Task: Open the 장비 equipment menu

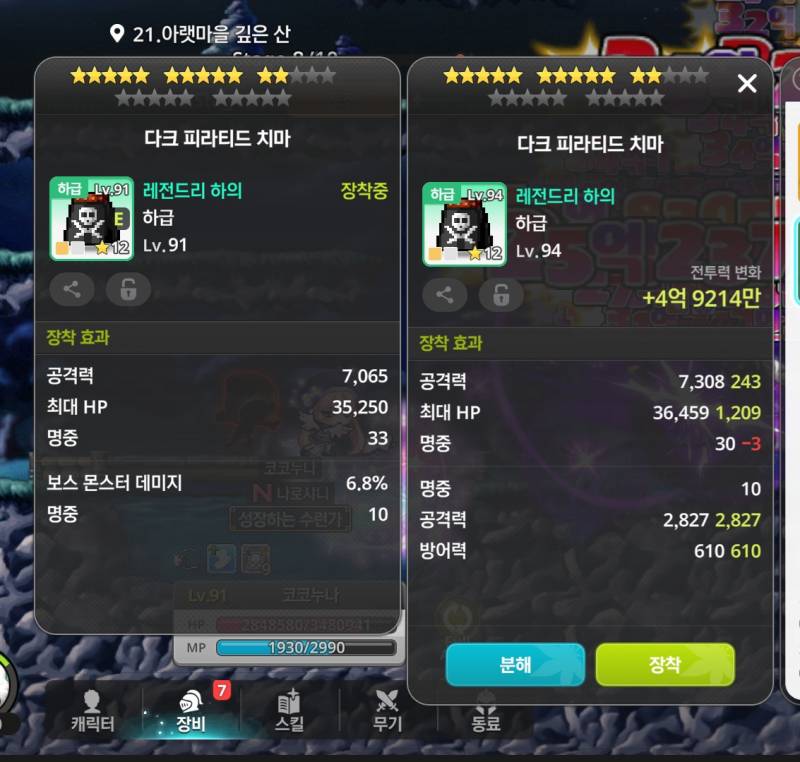Action: pos(190,712)
